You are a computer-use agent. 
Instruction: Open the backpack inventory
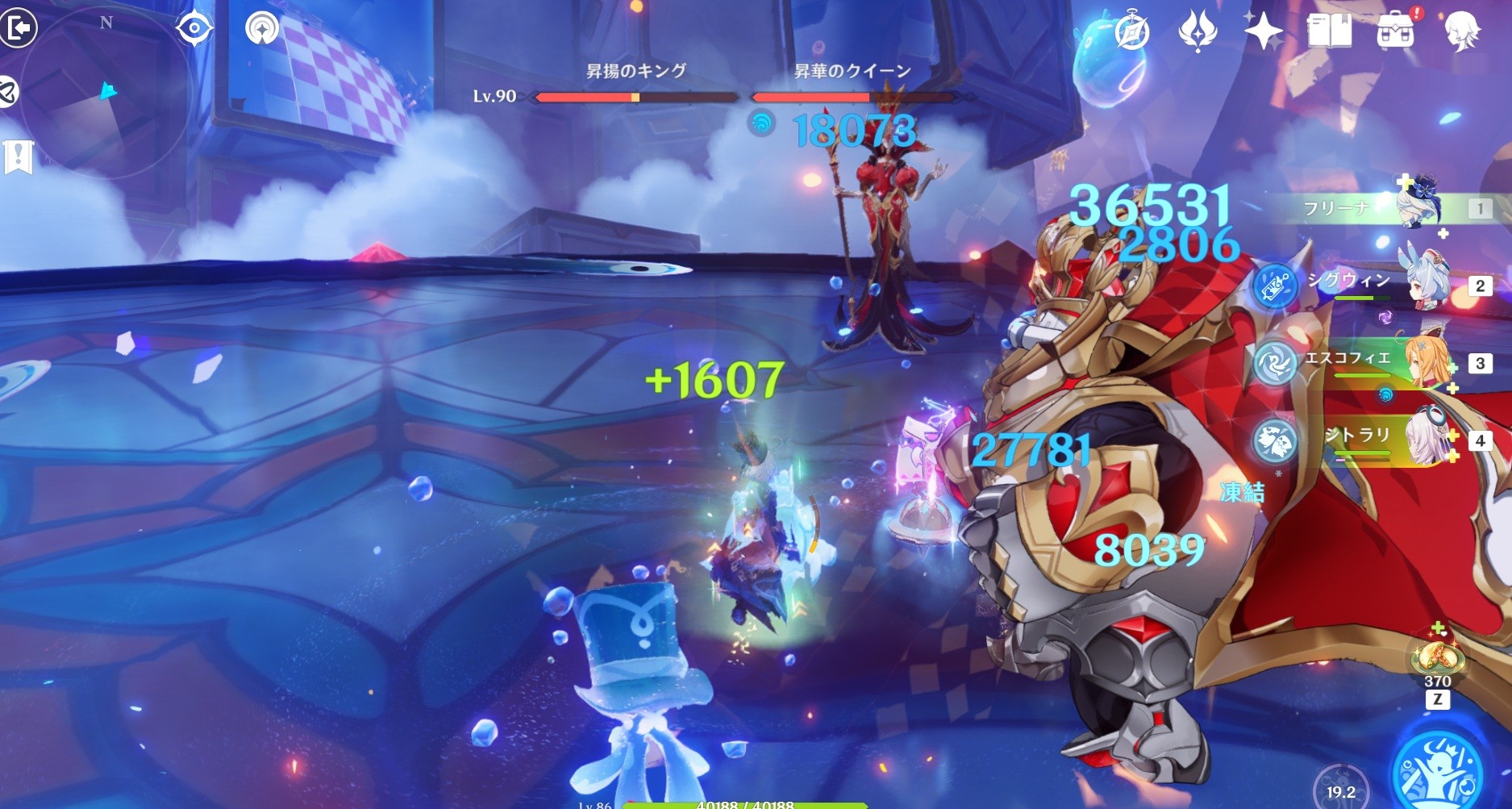click(1396, 32)
